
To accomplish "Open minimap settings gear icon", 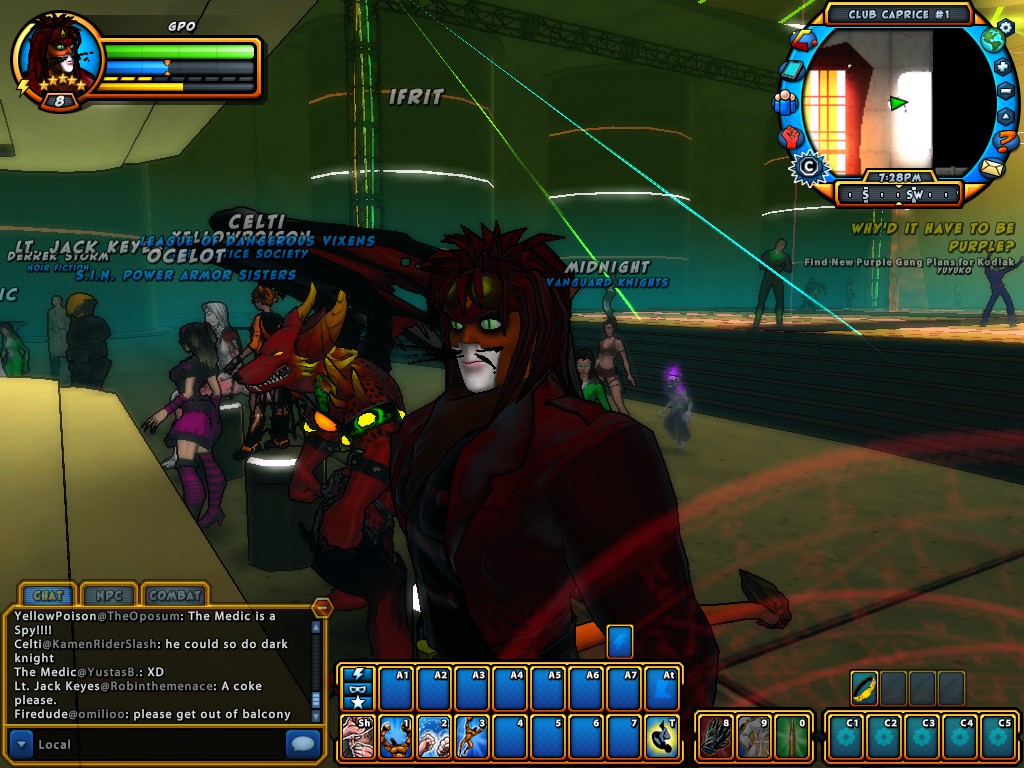I will [x=1005, y=25].
